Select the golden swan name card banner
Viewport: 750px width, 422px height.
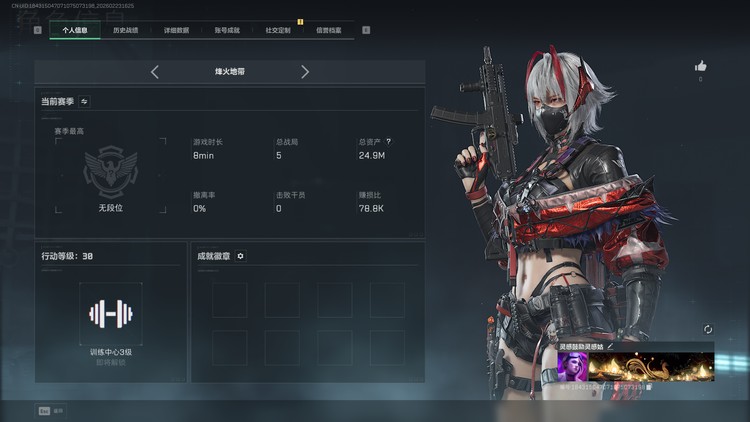pos(650,366)
